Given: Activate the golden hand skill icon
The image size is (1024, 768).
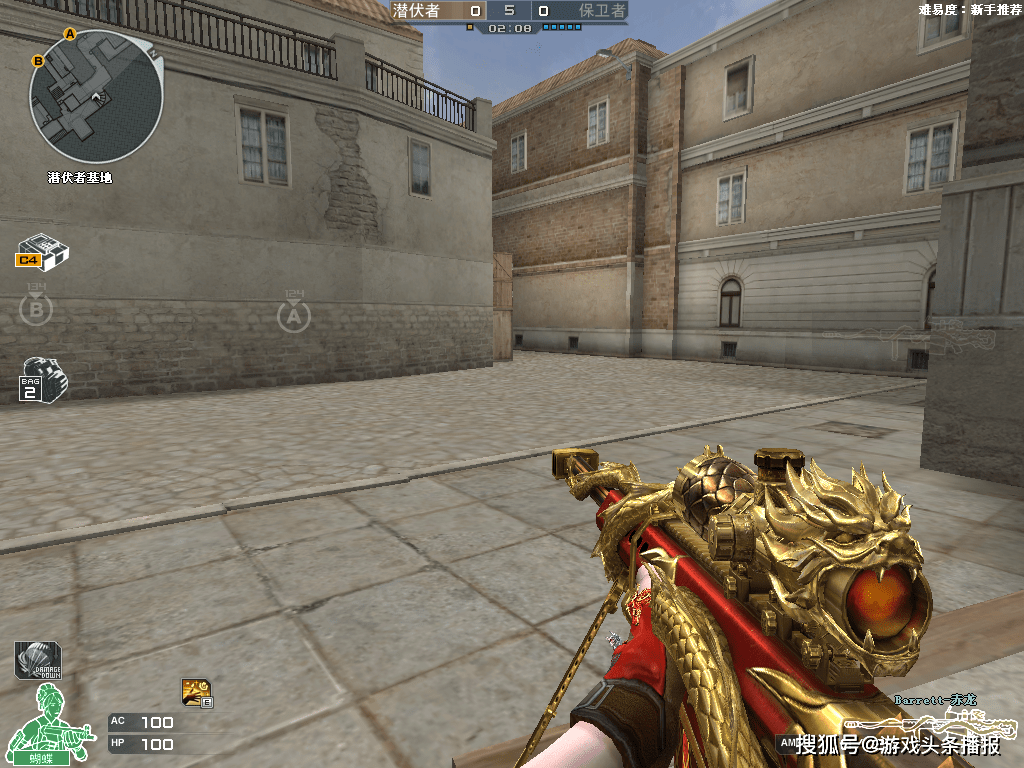Looking at the screenshot, I should point(196,691).
